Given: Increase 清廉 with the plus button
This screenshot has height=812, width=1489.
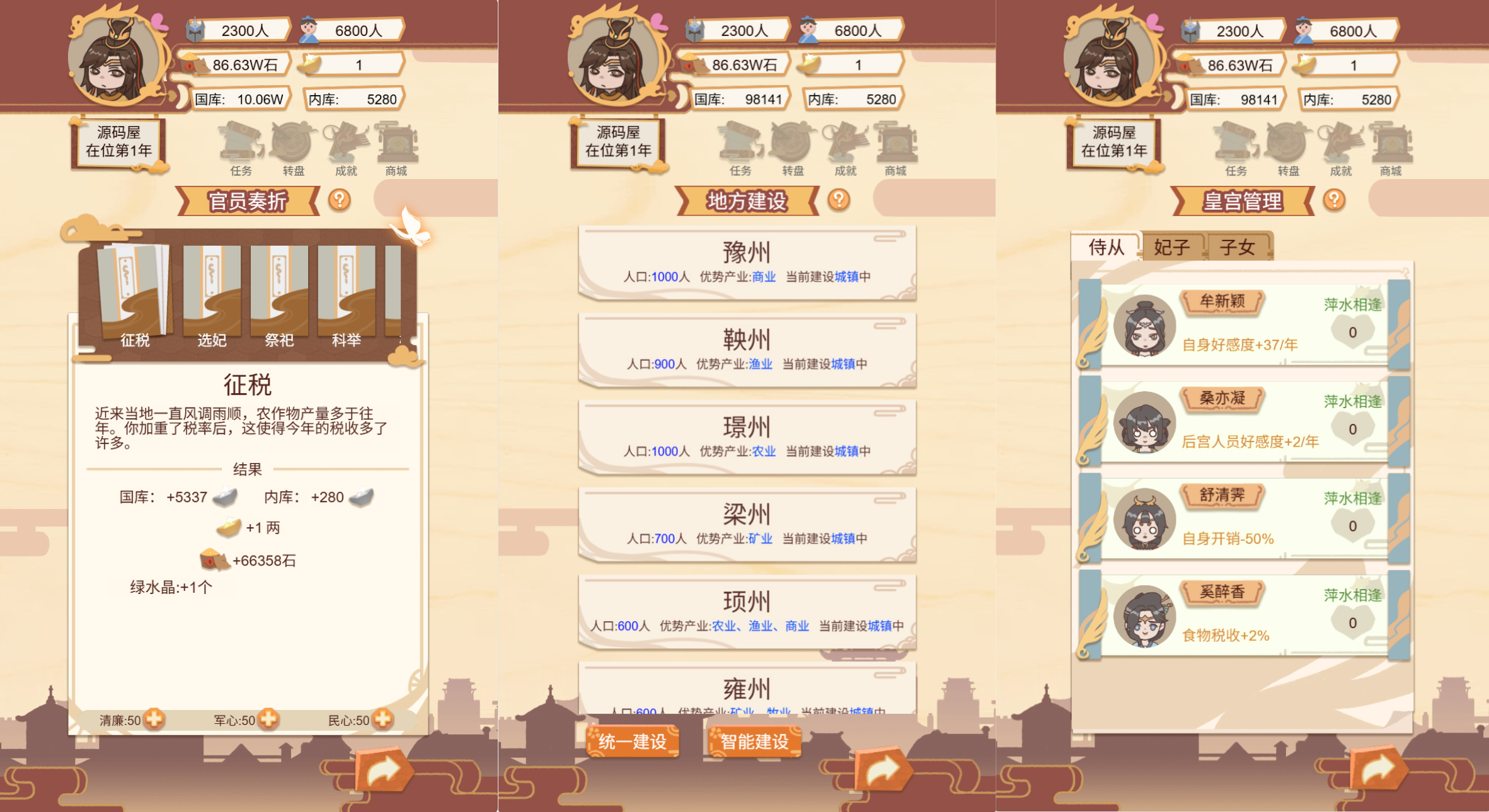Looking at the screenshot, I should tap(154, 719).
